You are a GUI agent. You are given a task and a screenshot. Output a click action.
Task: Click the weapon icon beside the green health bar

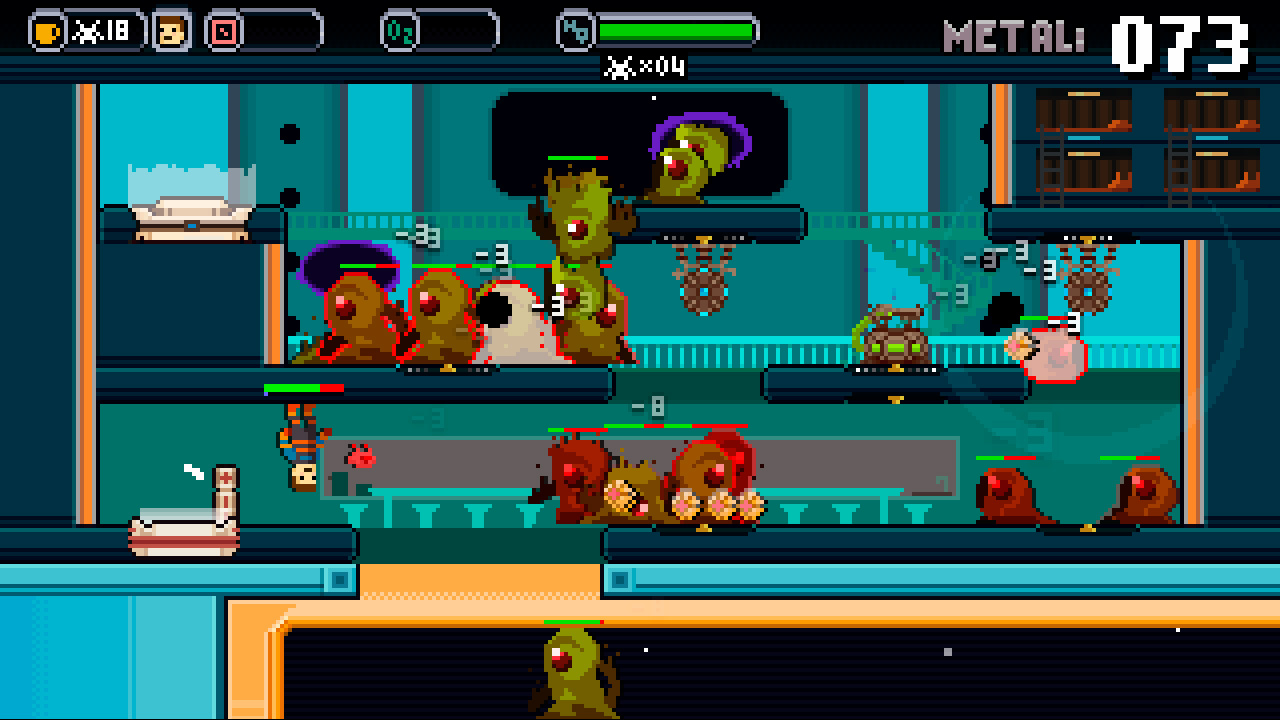pos(573,30)
